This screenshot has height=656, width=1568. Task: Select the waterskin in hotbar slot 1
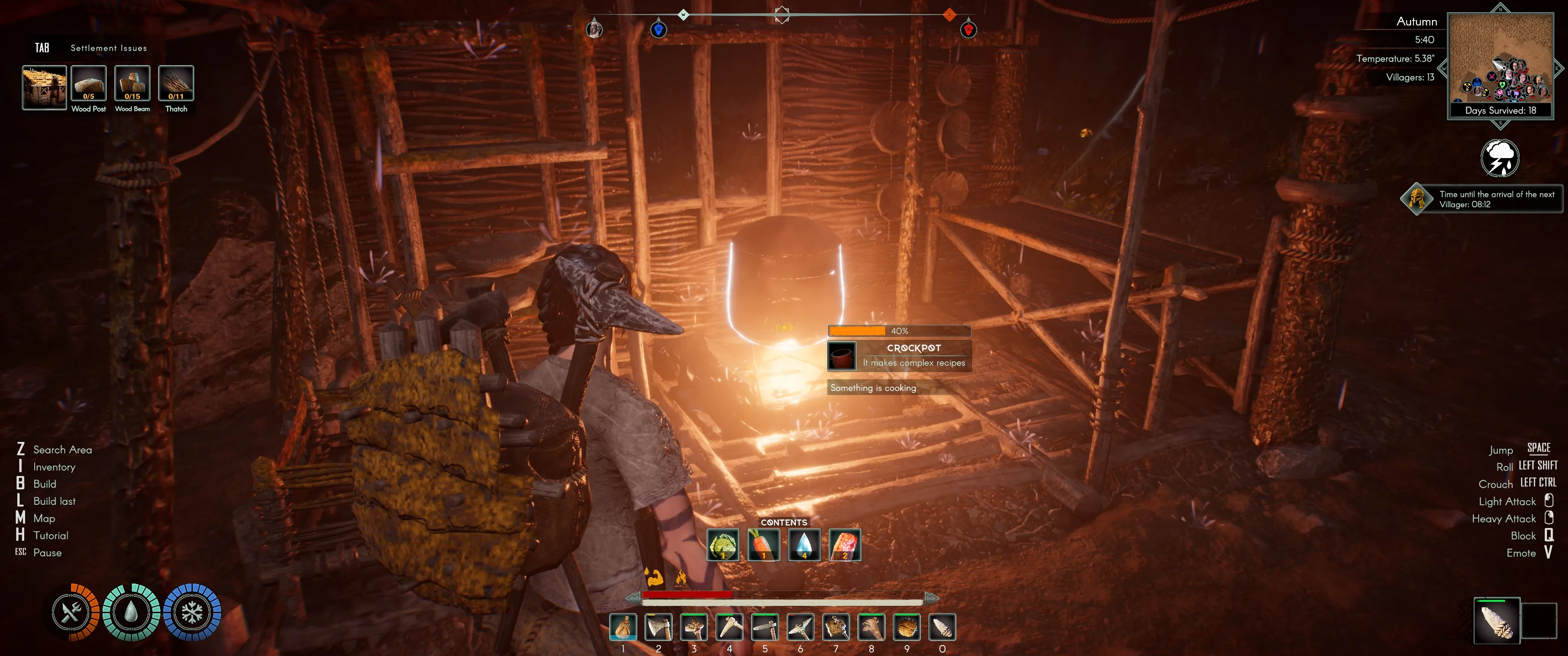click(623, 627)
